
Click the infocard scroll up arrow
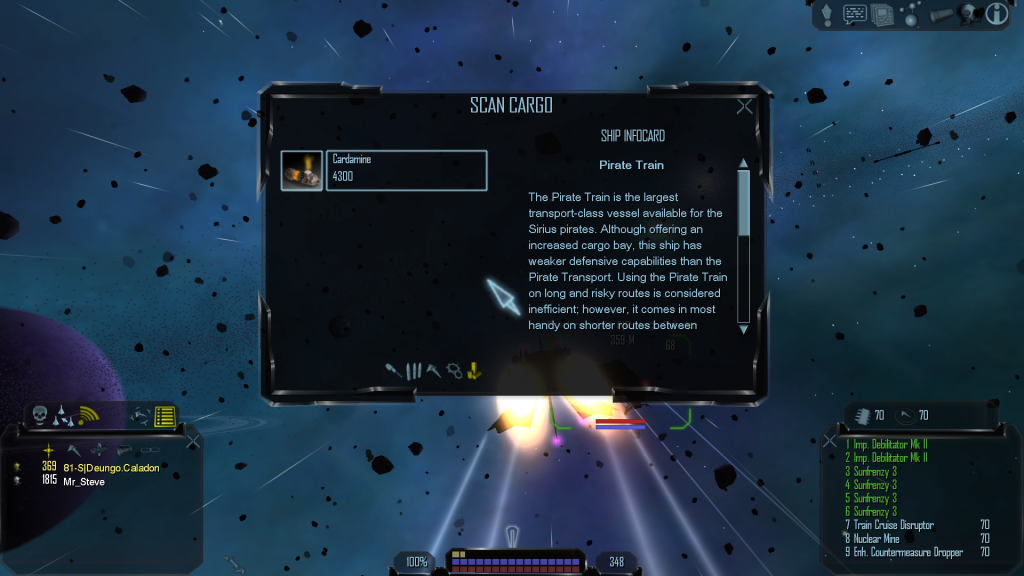pyautogui.click(x=743, y=164)
